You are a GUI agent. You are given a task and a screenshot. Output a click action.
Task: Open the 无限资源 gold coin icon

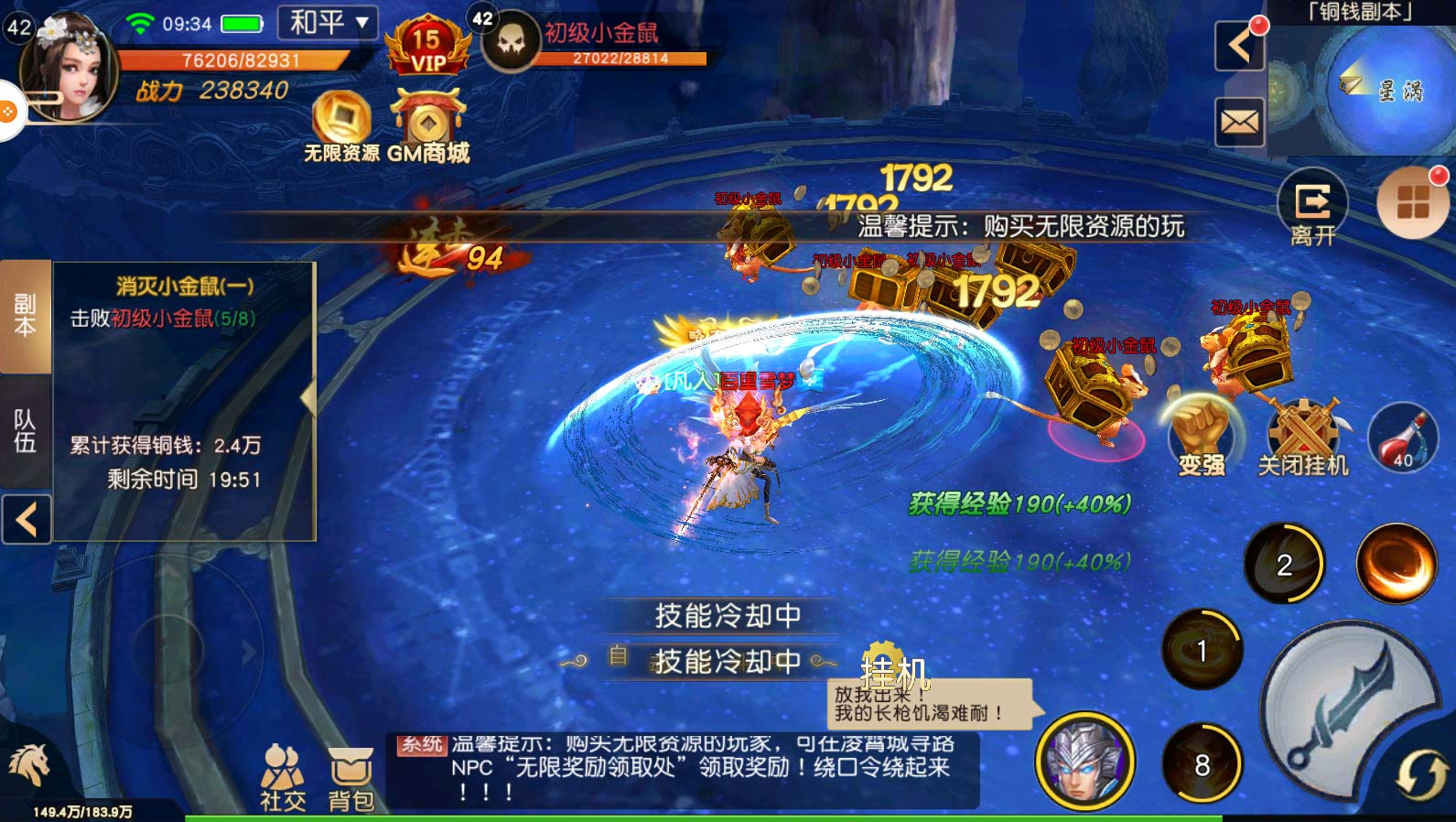[x=341, y=122]
